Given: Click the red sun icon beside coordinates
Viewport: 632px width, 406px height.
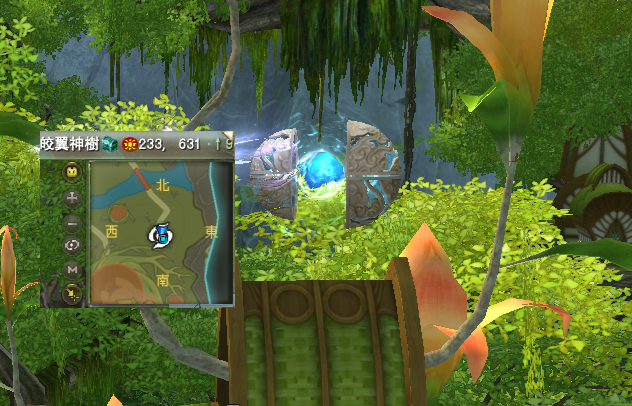Looking at the screenshot, I should 128,145.
